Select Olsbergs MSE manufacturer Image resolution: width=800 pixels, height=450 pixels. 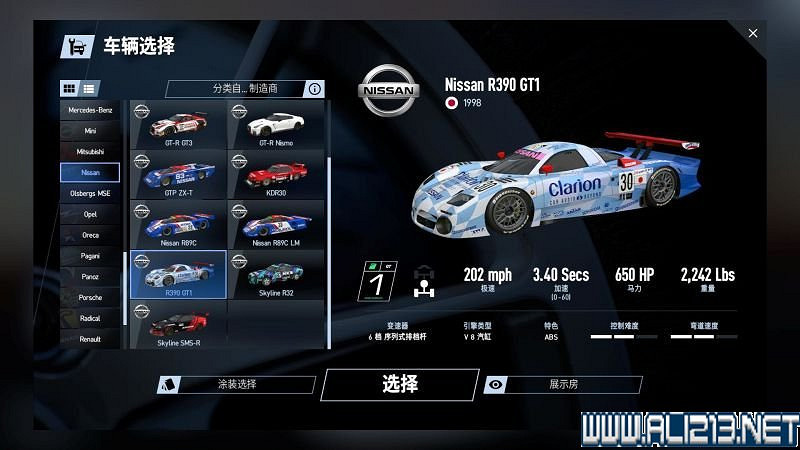[90, 193]
